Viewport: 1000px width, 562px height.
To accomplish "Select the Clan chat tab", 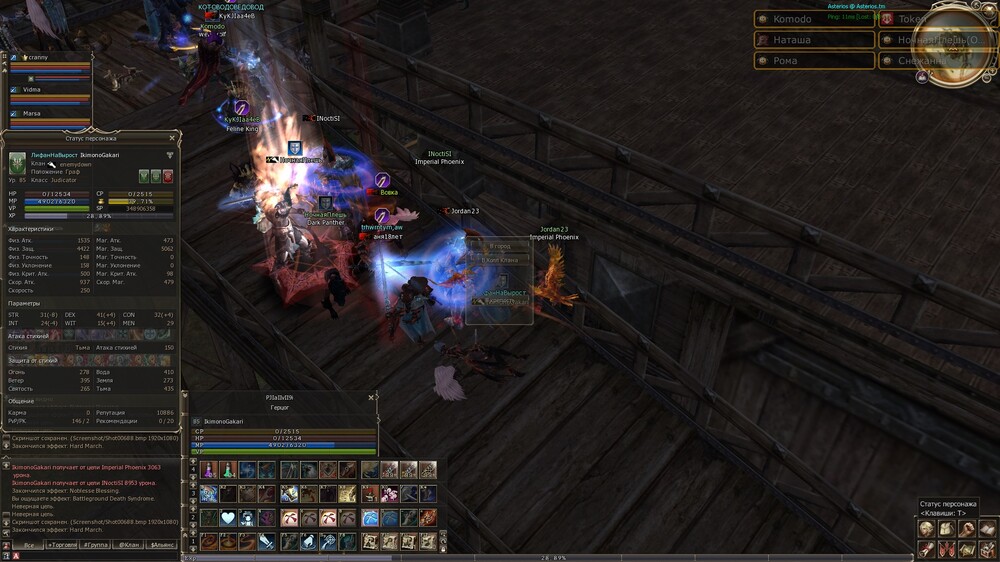I will coord(128,545).
